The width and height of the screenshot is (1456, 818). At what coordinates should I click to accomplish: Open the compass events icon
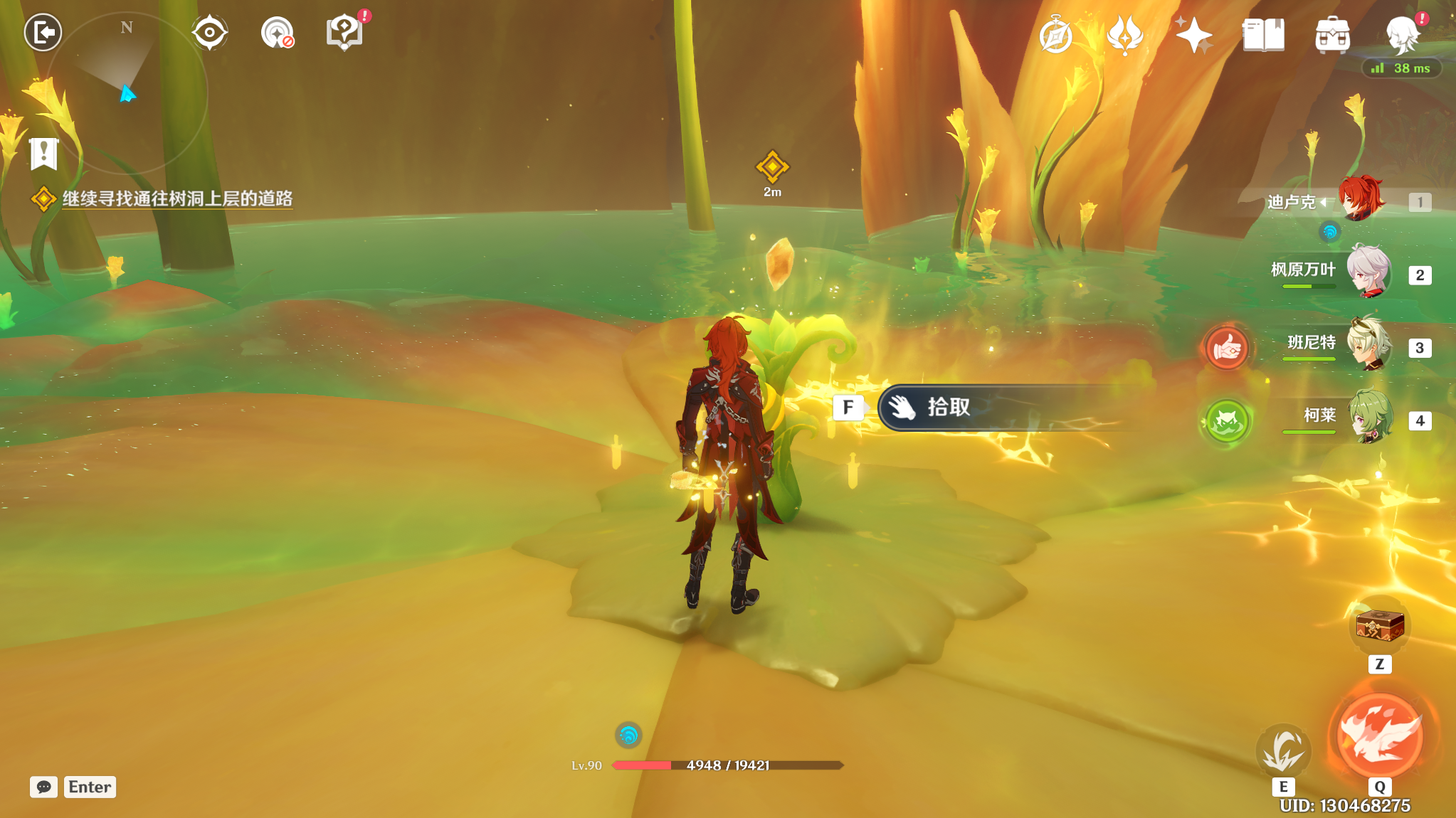point(1055,36)
